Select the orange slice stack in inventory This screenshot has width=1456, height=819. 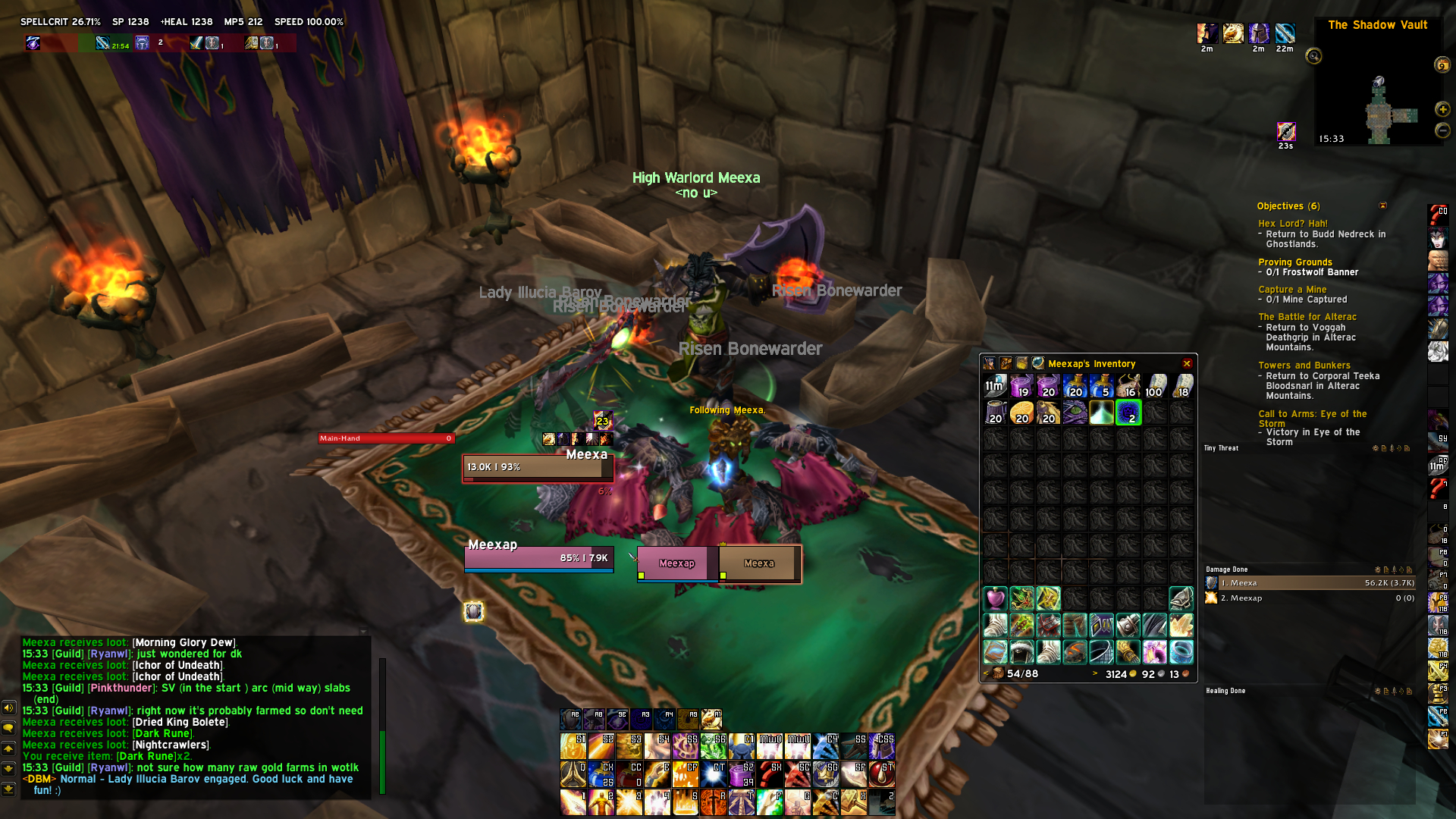(x=1021, y=413)
